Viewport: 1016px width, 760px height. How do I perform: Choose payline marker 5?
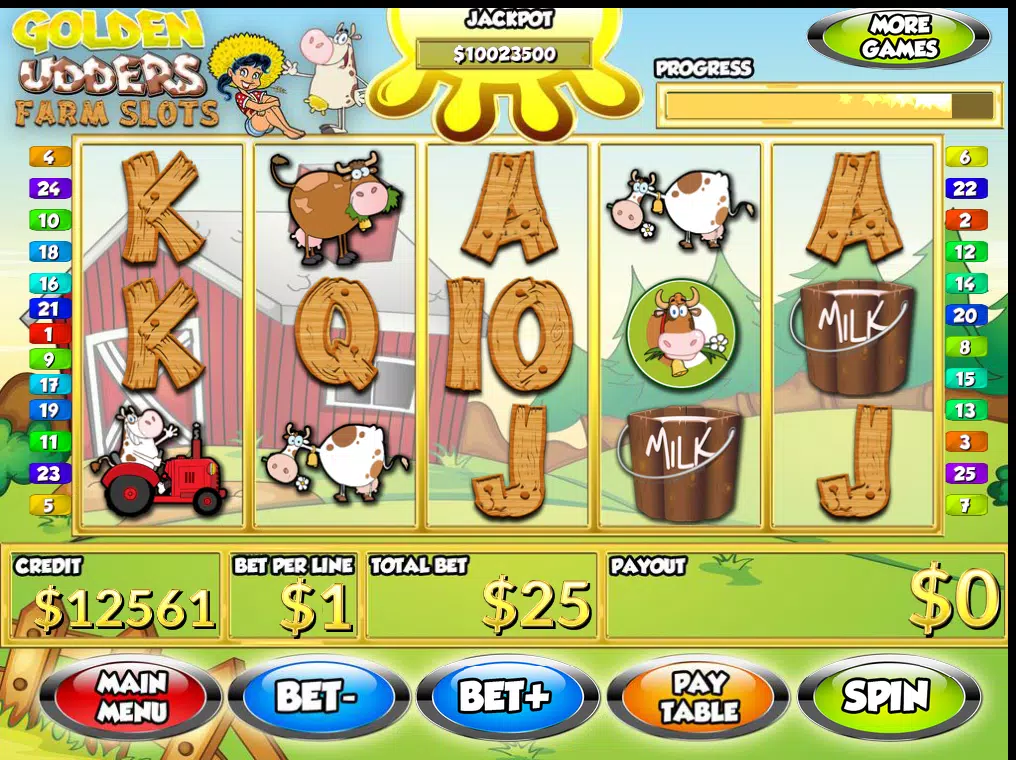pos(49,505)
